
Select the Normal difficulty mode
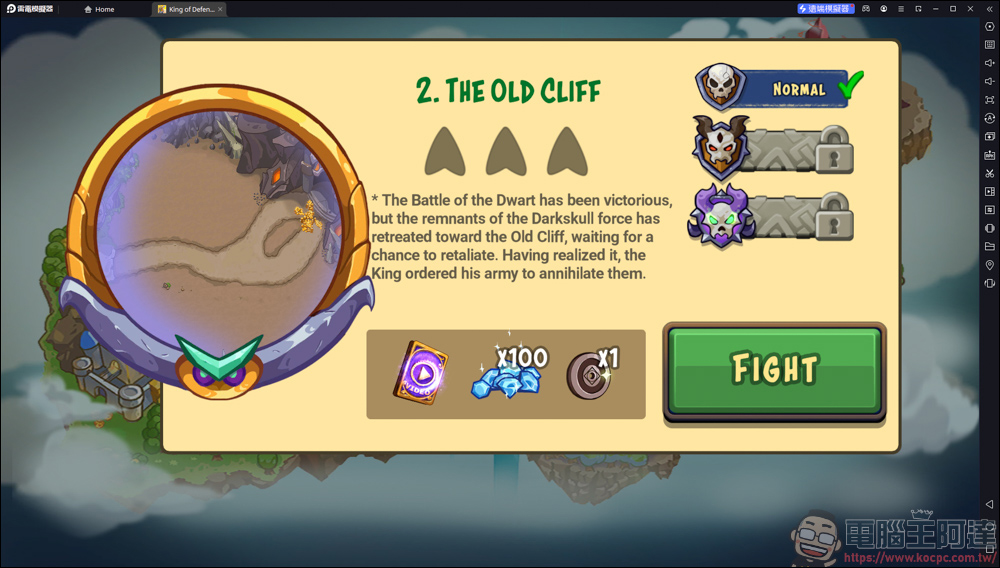[x=781, y=89]
